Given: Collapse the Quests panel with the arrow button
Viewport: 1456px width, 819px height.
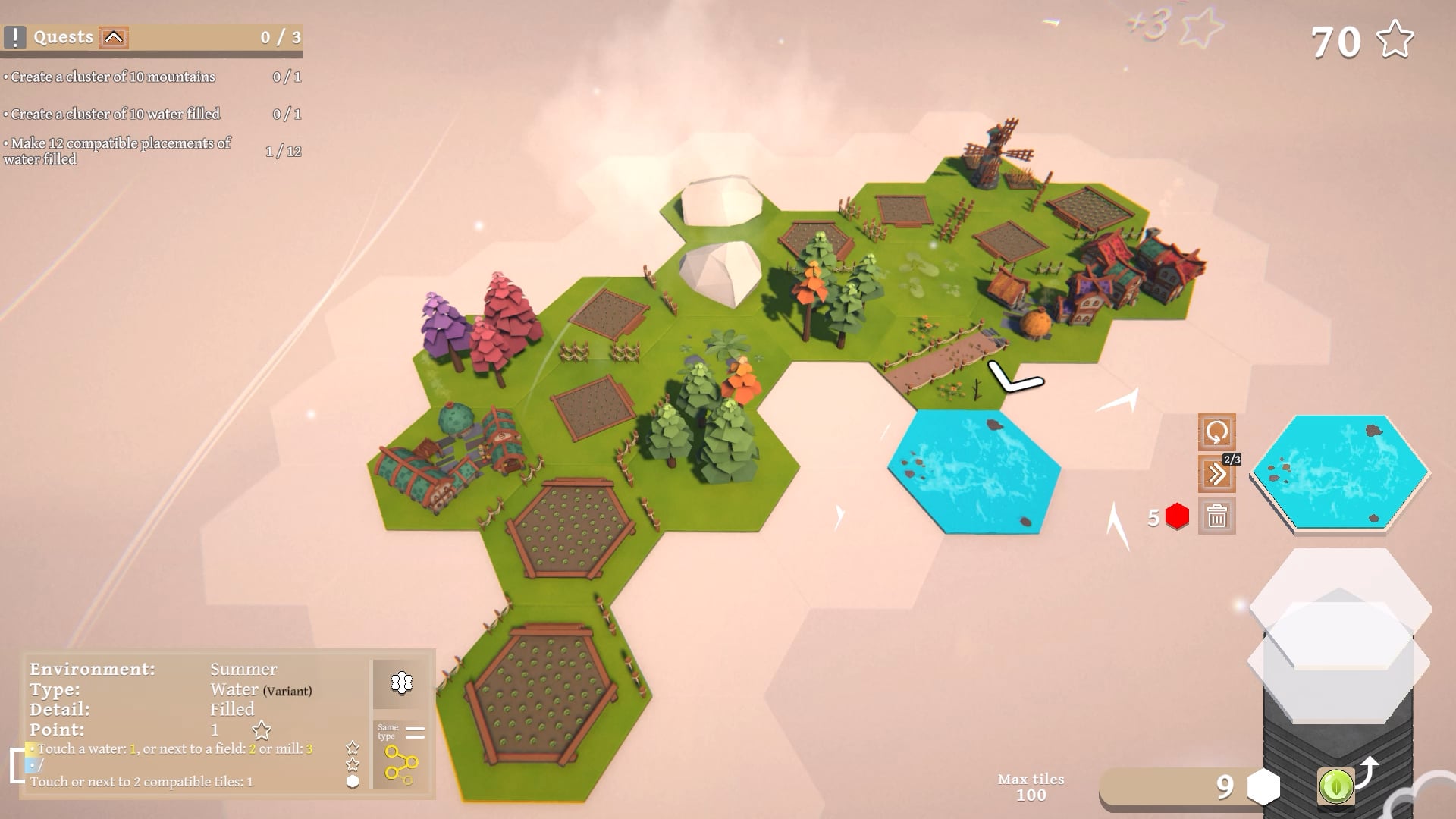Looking at the screenshot, I should point(114,37).
